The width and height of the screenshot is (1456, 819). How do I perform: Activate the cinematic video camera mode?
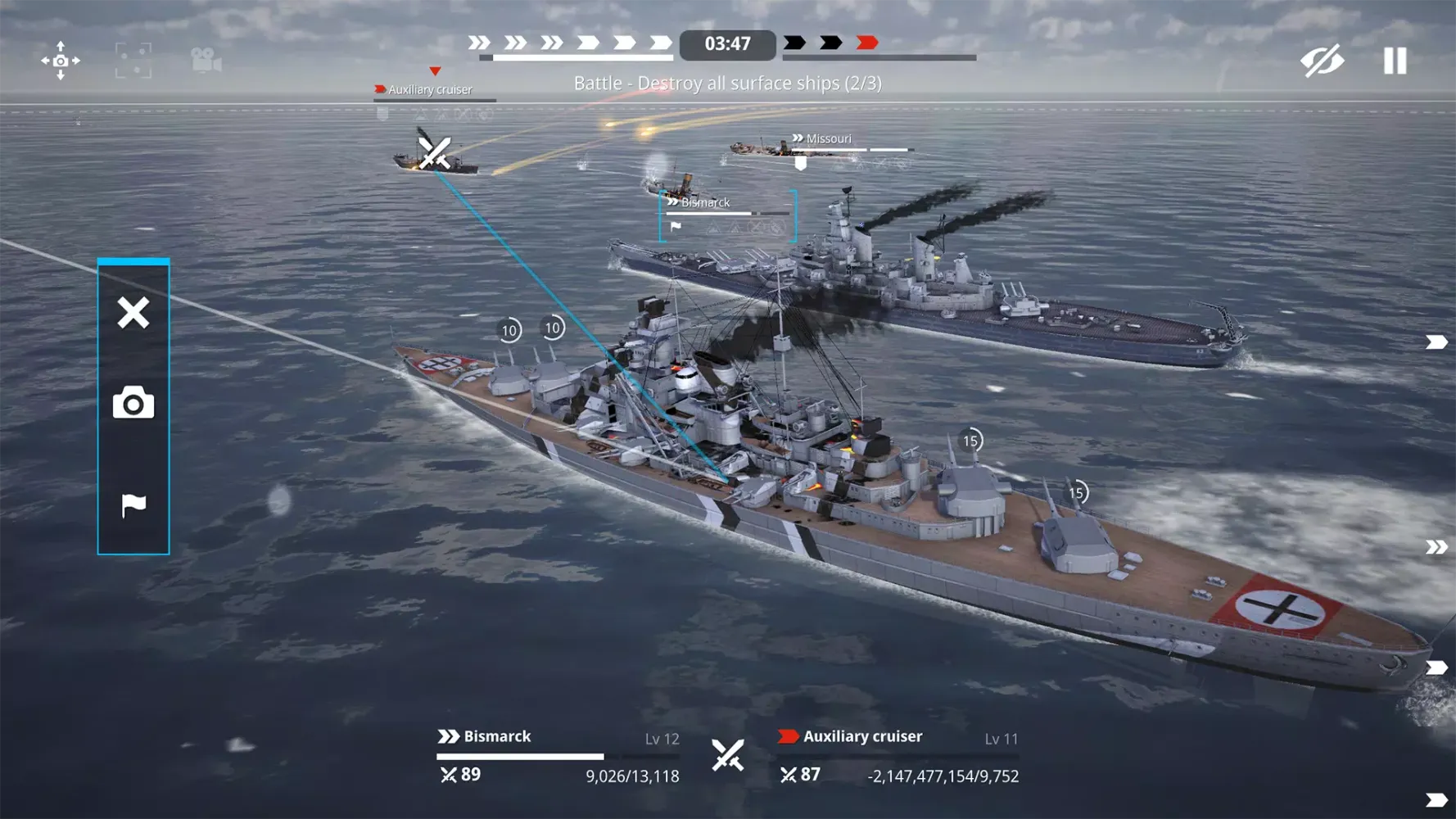click(206, 61)
